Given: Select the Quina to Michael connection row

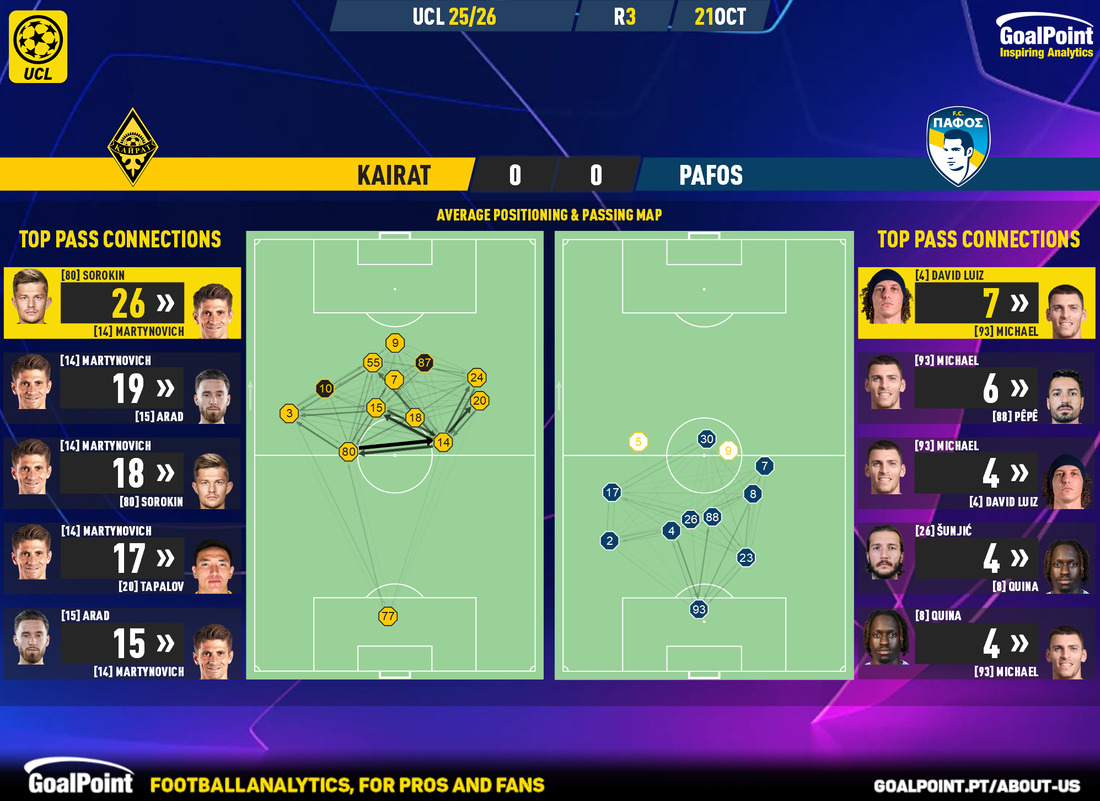Looking at the screenshot, I should [x=977, y=644].
